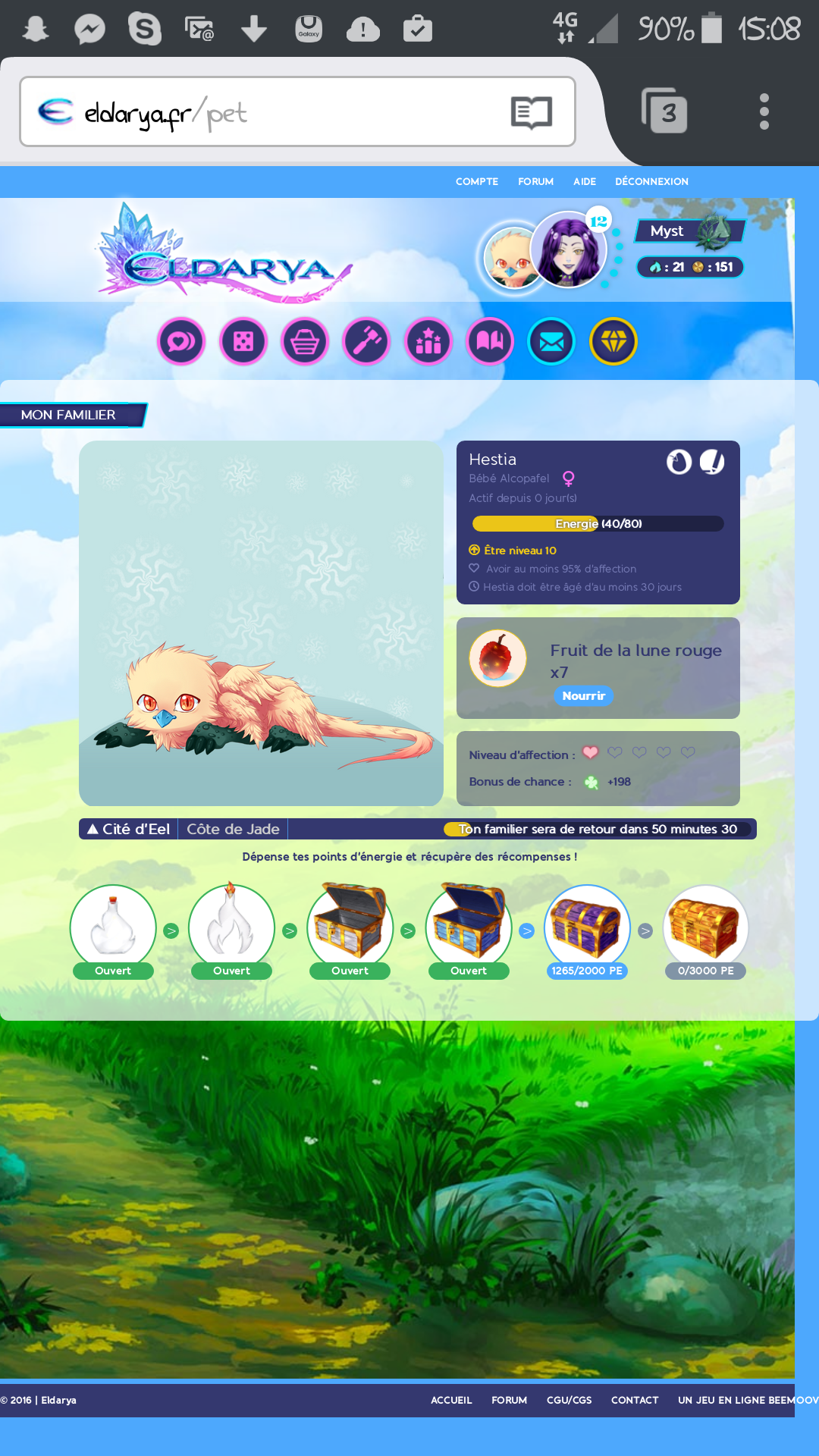Open the COMPTE account link
Image resolution: width=819 pixels, height=1456 pixels.
tap(477, 182)
